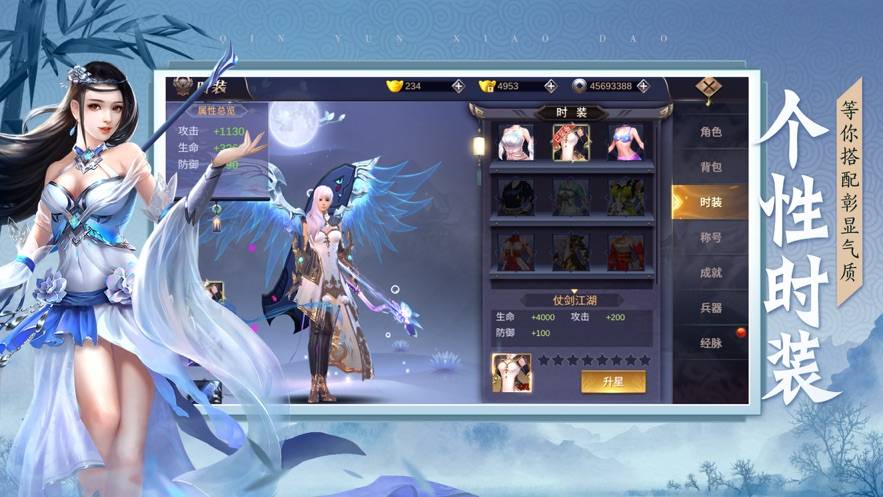Show the 成就 achievements tab
Screen dimensions: 883x497
tap(710, 272)
